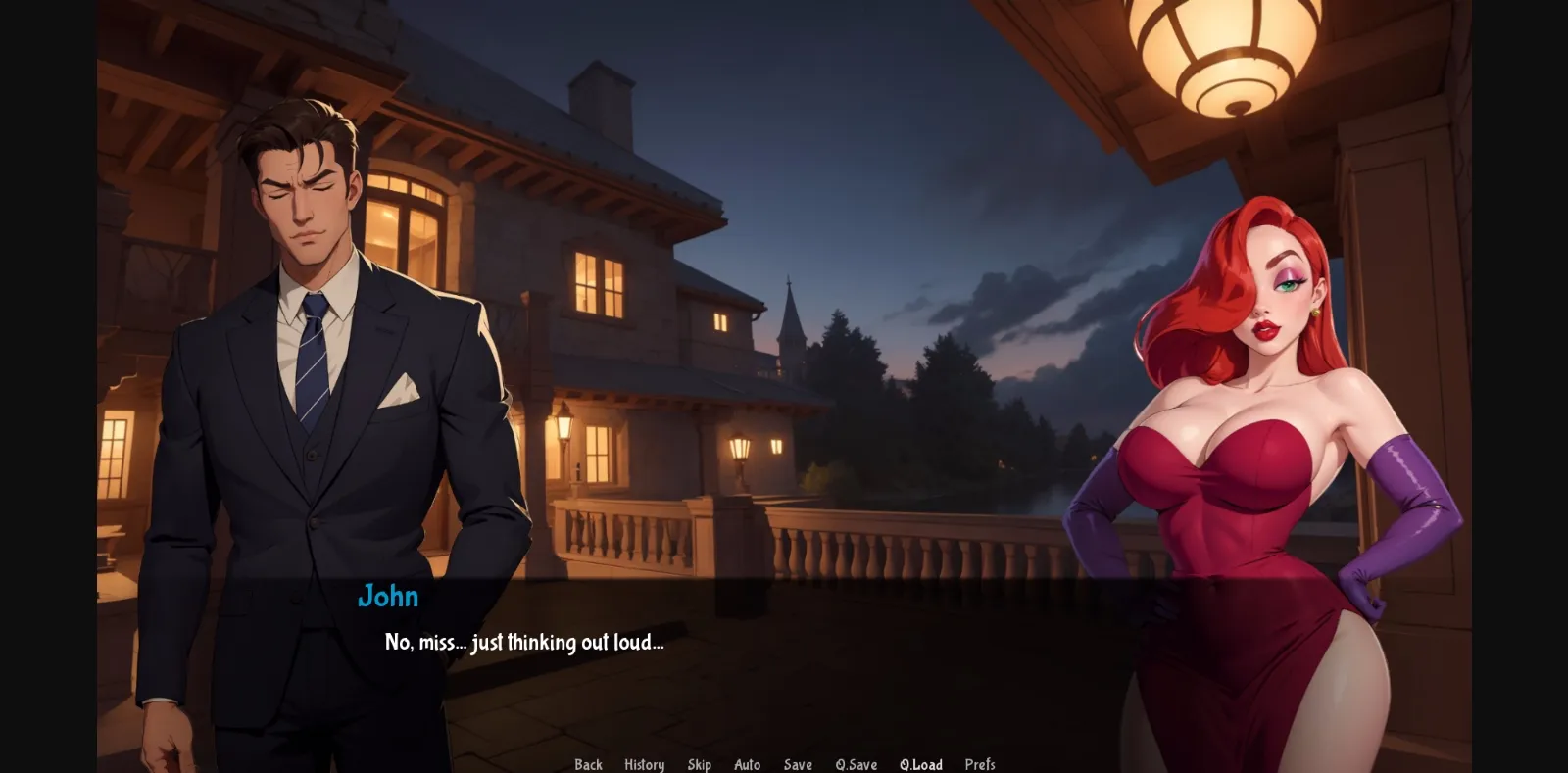Select the line 'No, miss... just thinking out loud...'
Screen dimensions: 1568x773
(x=524, y=644)
